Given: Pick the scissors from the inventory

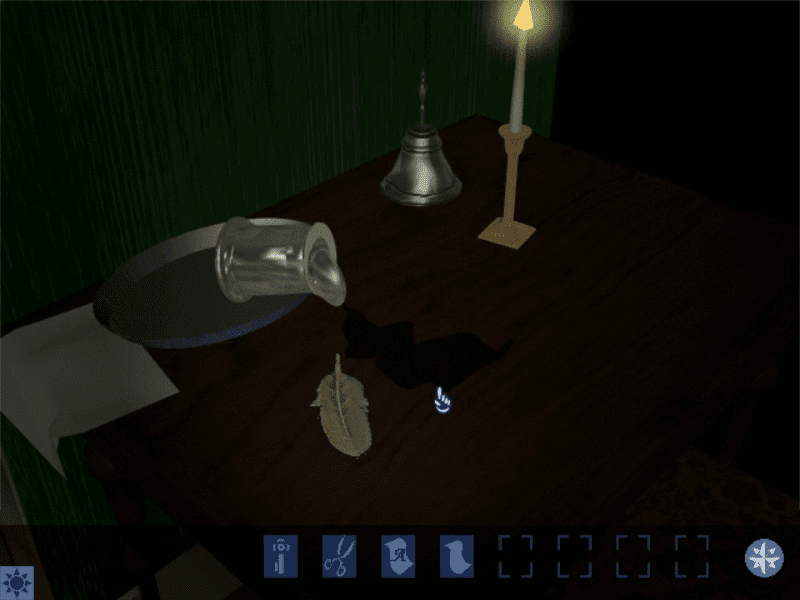Looking at the screenshot, I should pyautogui.click(x=339, y=556).
